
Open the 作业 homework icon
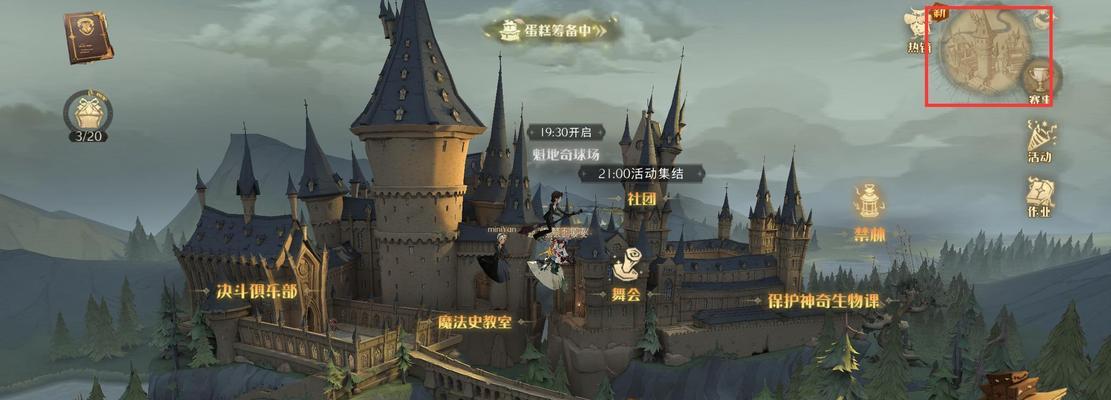1040,195
